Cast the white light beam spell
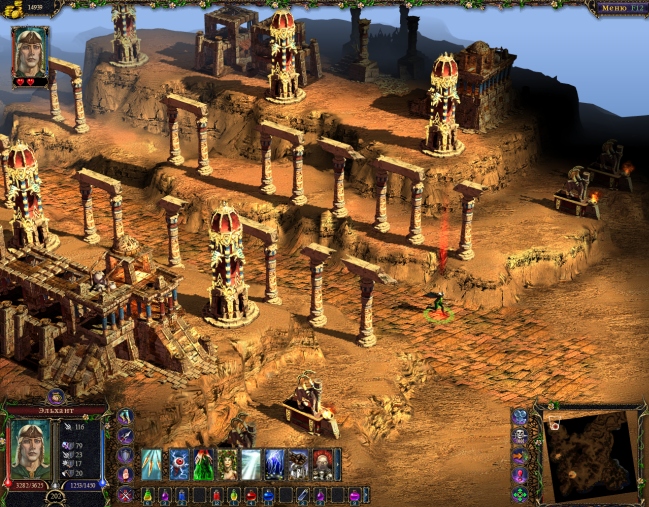649x507 pixels. click(251, 464)
